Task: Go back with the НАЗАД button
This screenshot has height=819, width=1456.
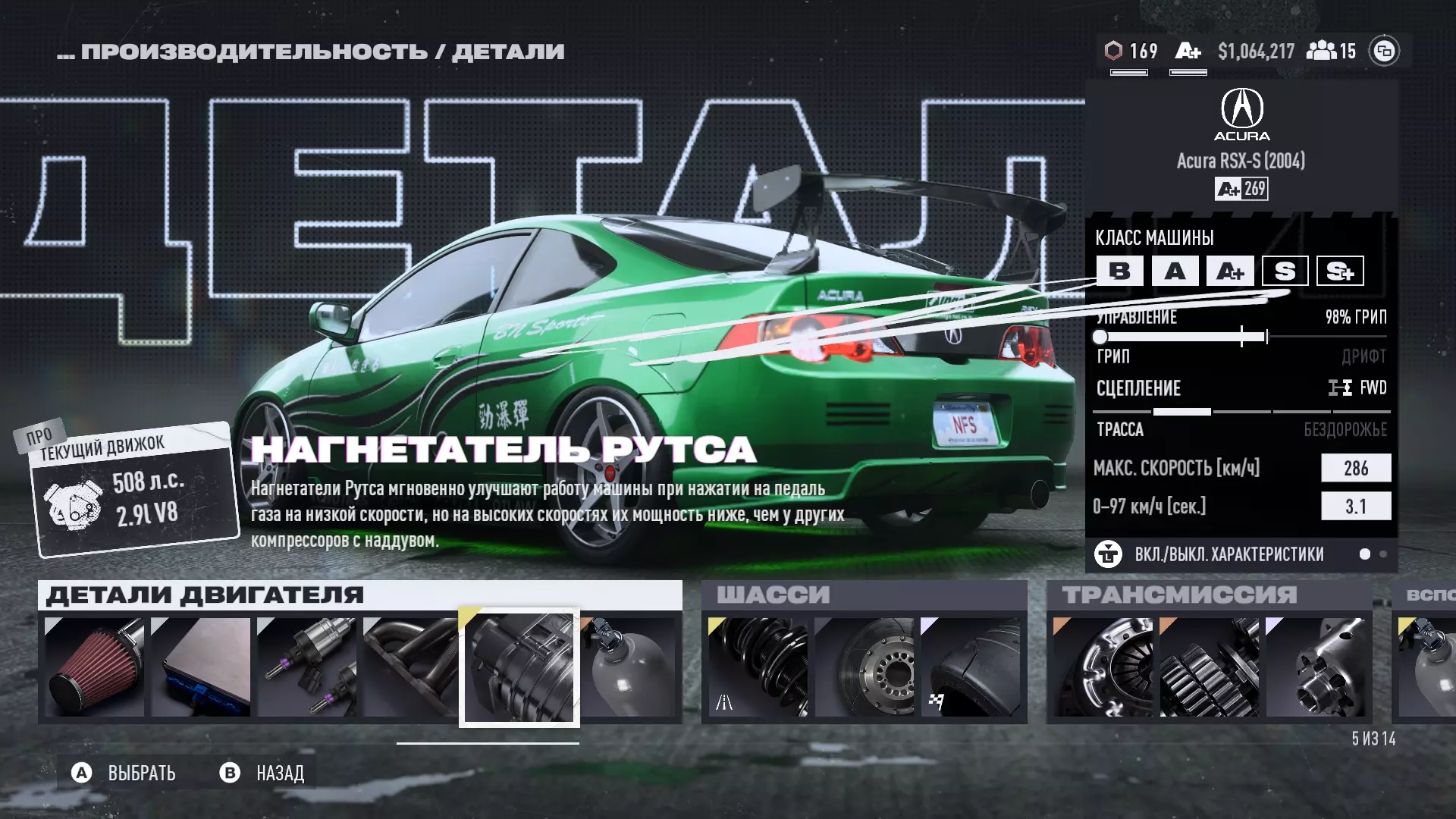Action: coord(262,773)
